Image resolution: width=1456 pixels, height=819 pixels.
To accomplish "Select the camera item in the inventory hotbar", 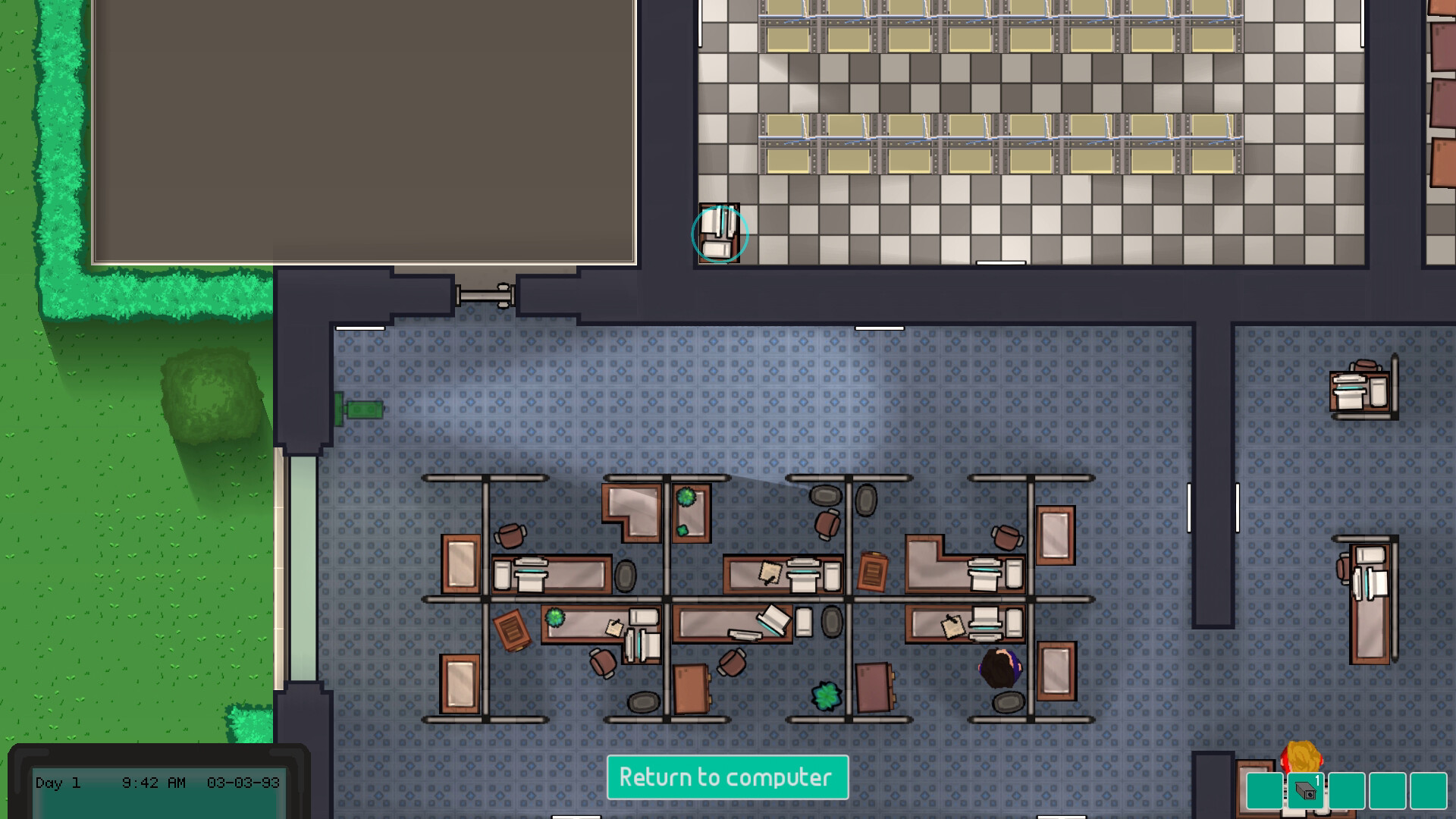I will point(1306,791).
